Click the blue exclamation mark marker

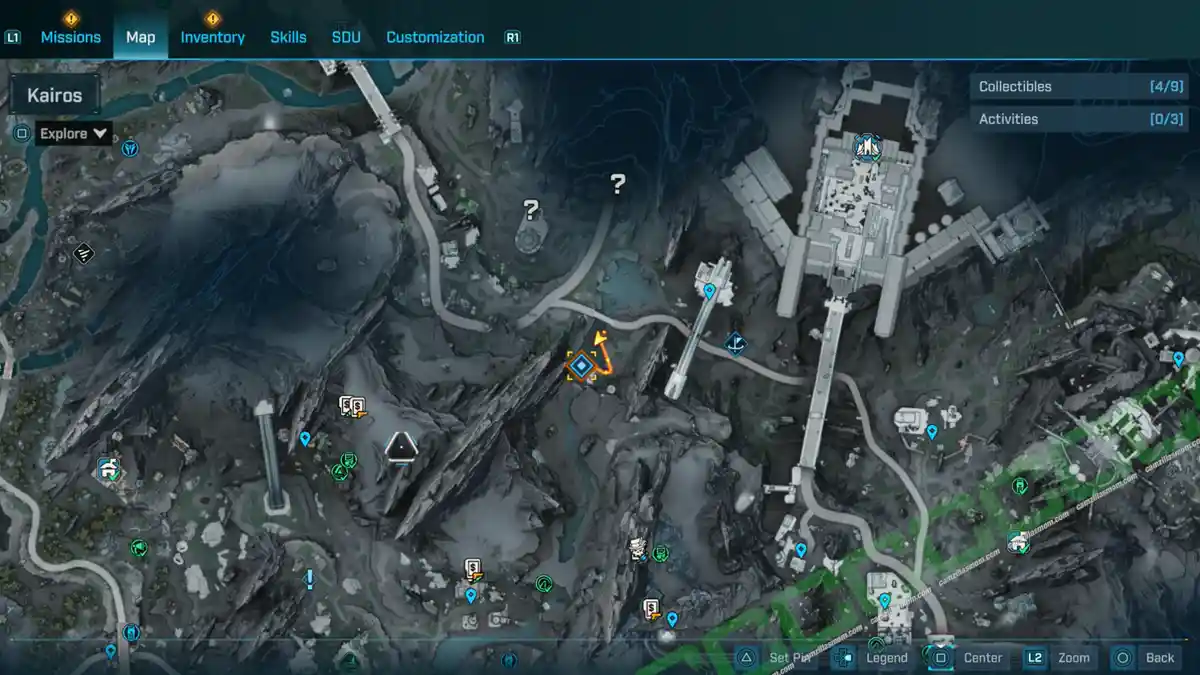click(x=310, y=578)
